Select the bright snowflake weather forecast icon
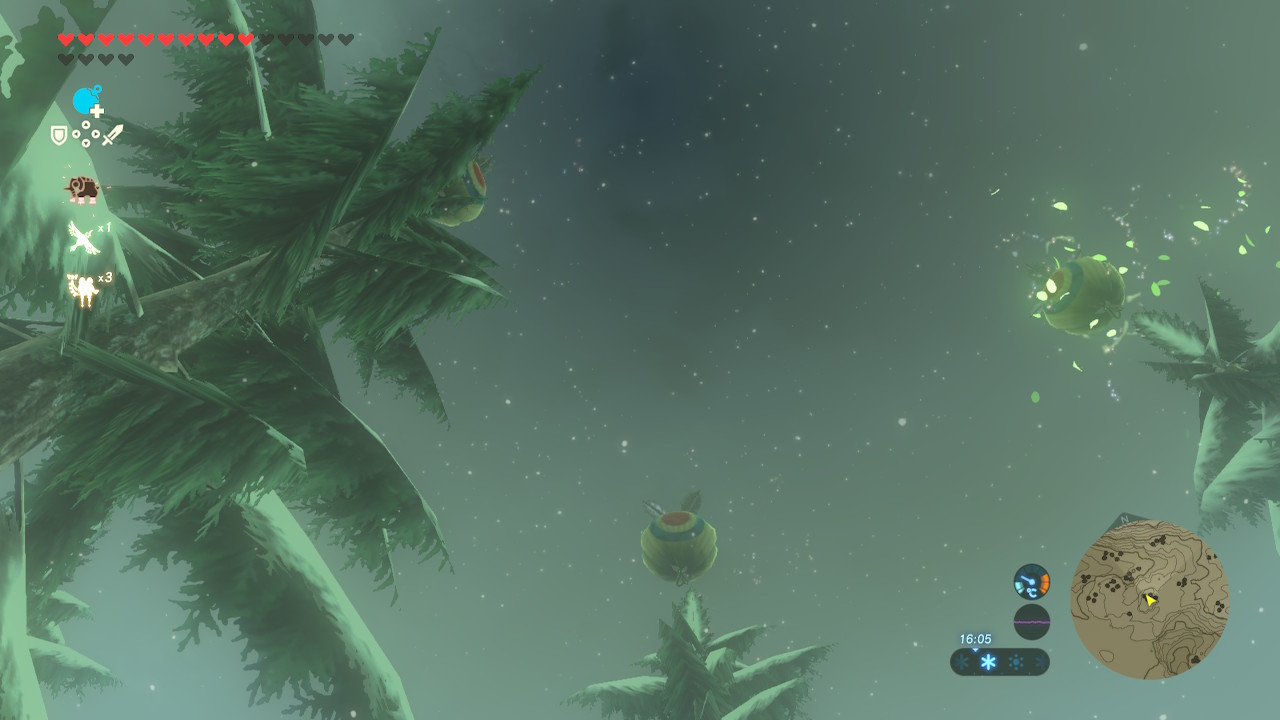Image resolution: width=1280 pixels, height=720 pixels. point(988,662)
